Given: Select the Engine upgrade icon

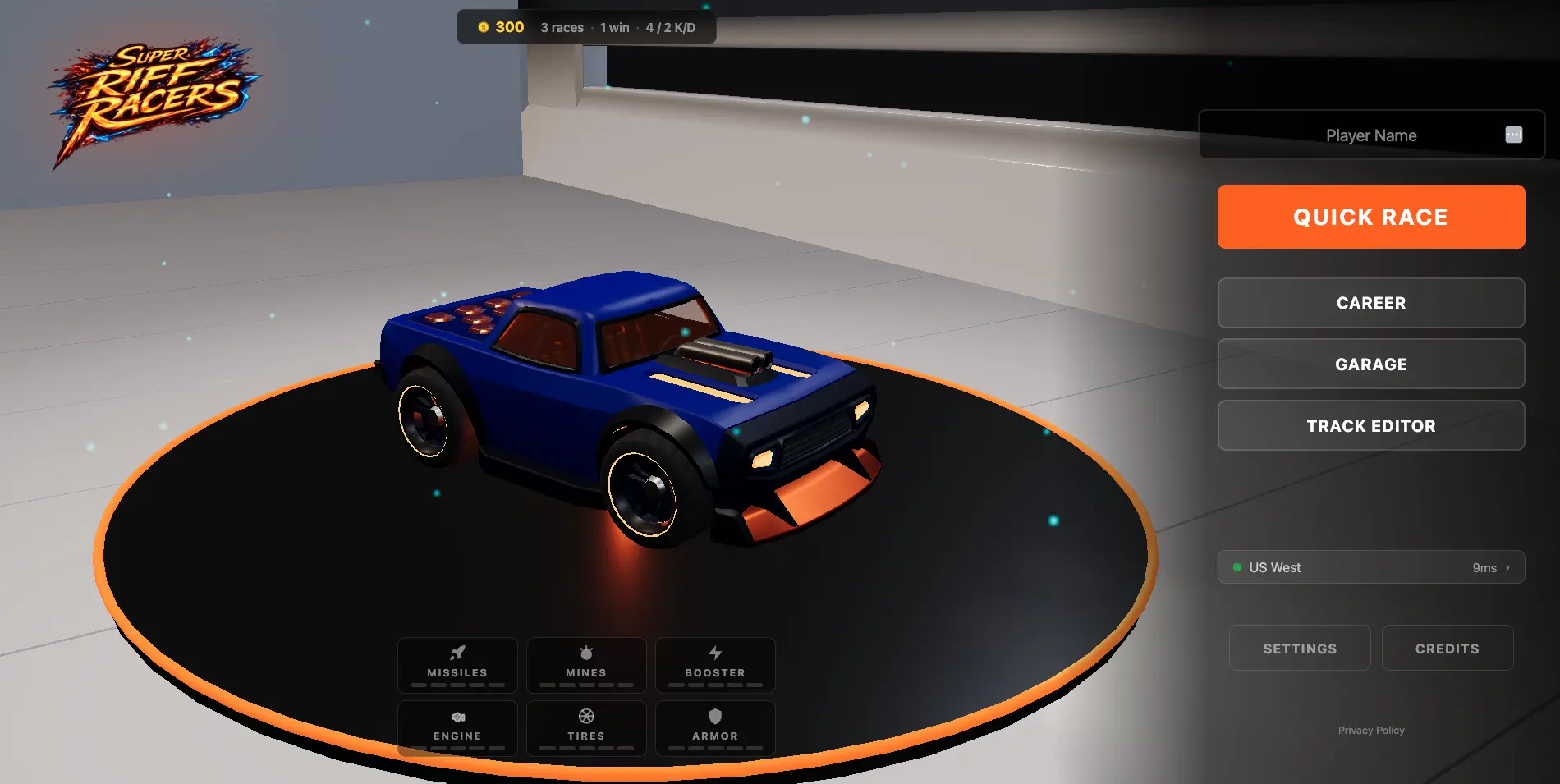Looking at the screenshot, I should coord(457,716).
